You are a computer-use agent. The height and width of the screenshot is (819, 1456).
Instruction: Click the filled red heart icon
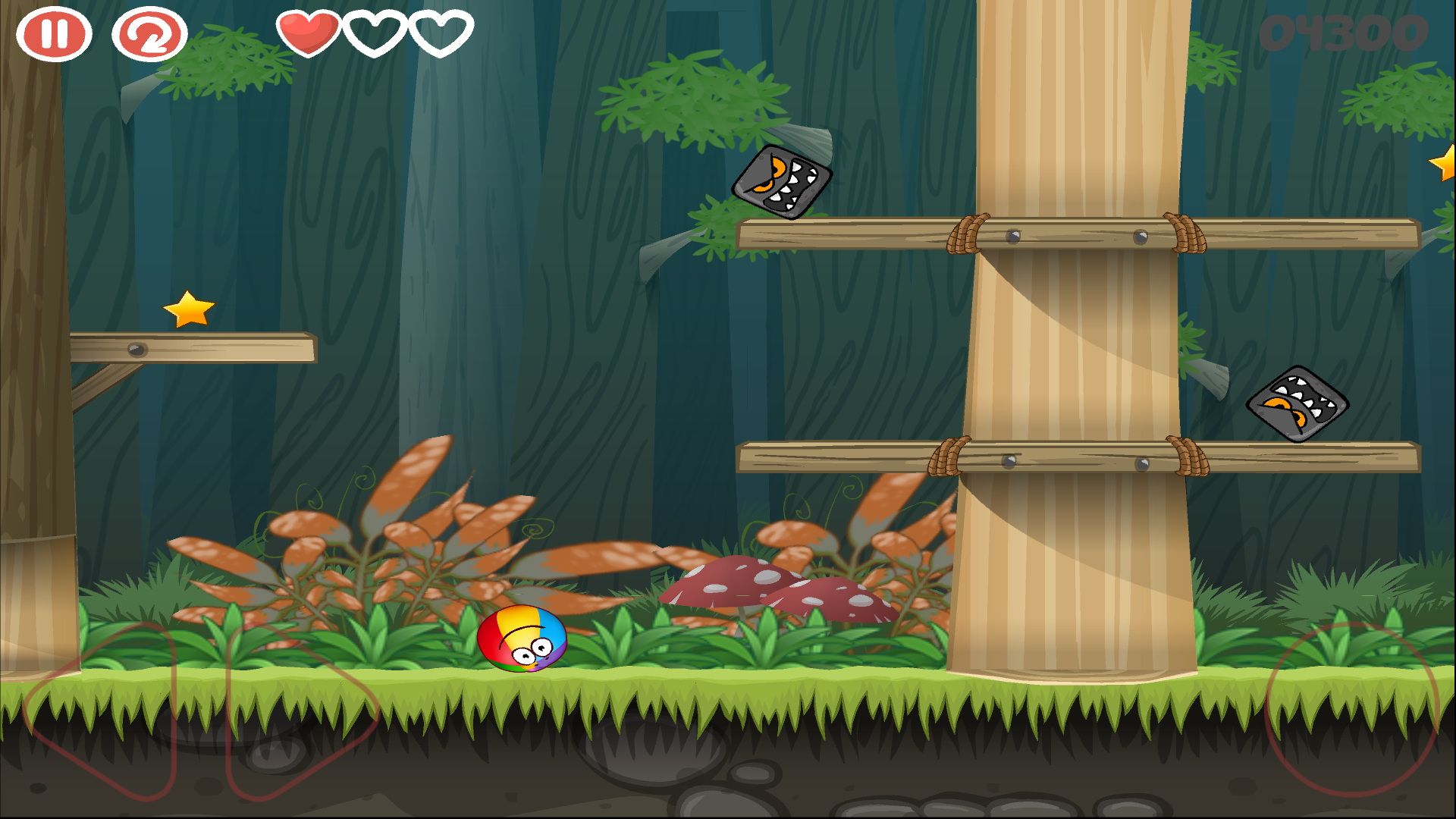306,33
